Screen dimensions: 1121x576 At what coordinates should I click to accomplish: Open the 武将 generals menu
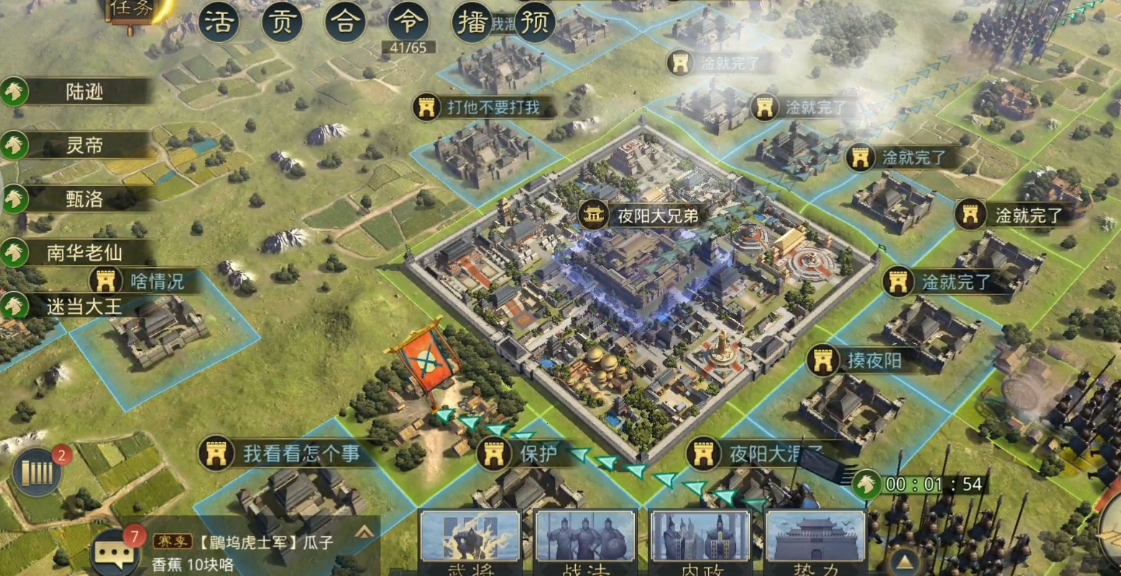click(469, 542)
